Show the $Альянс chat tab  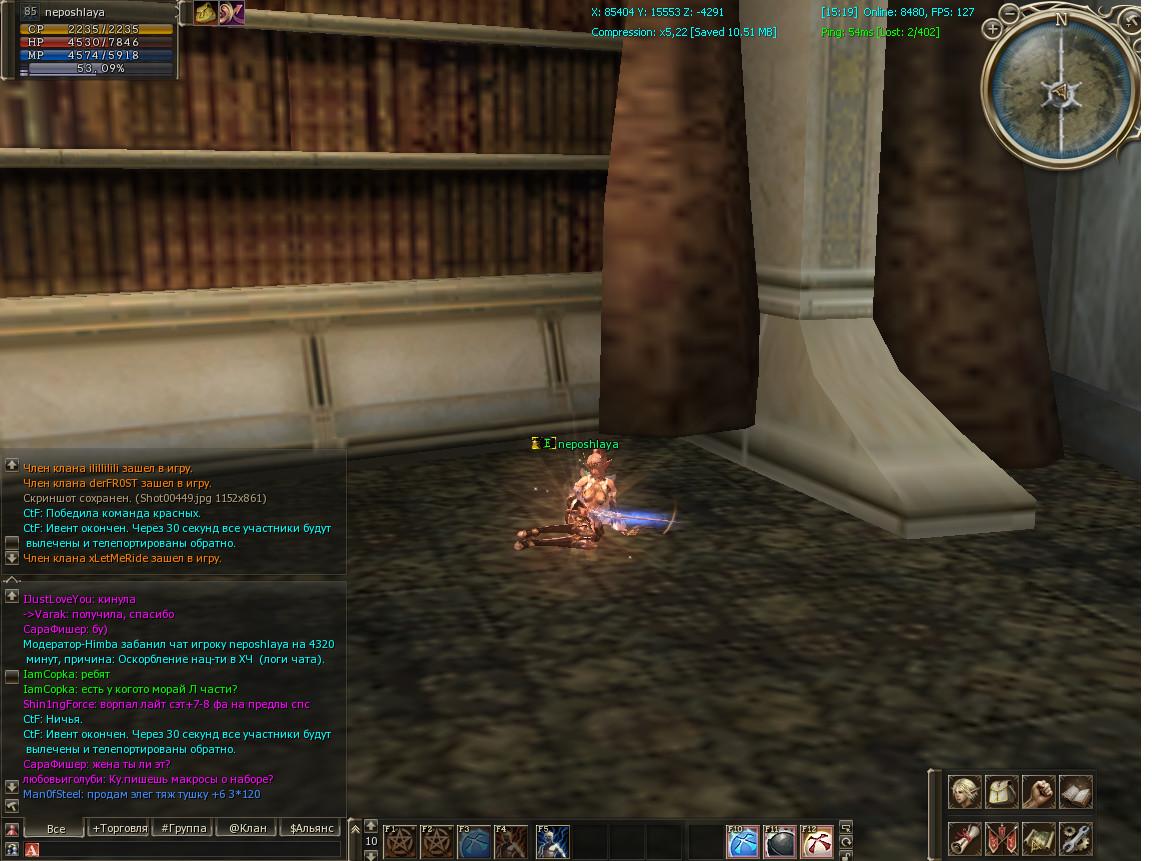point(313,828)
